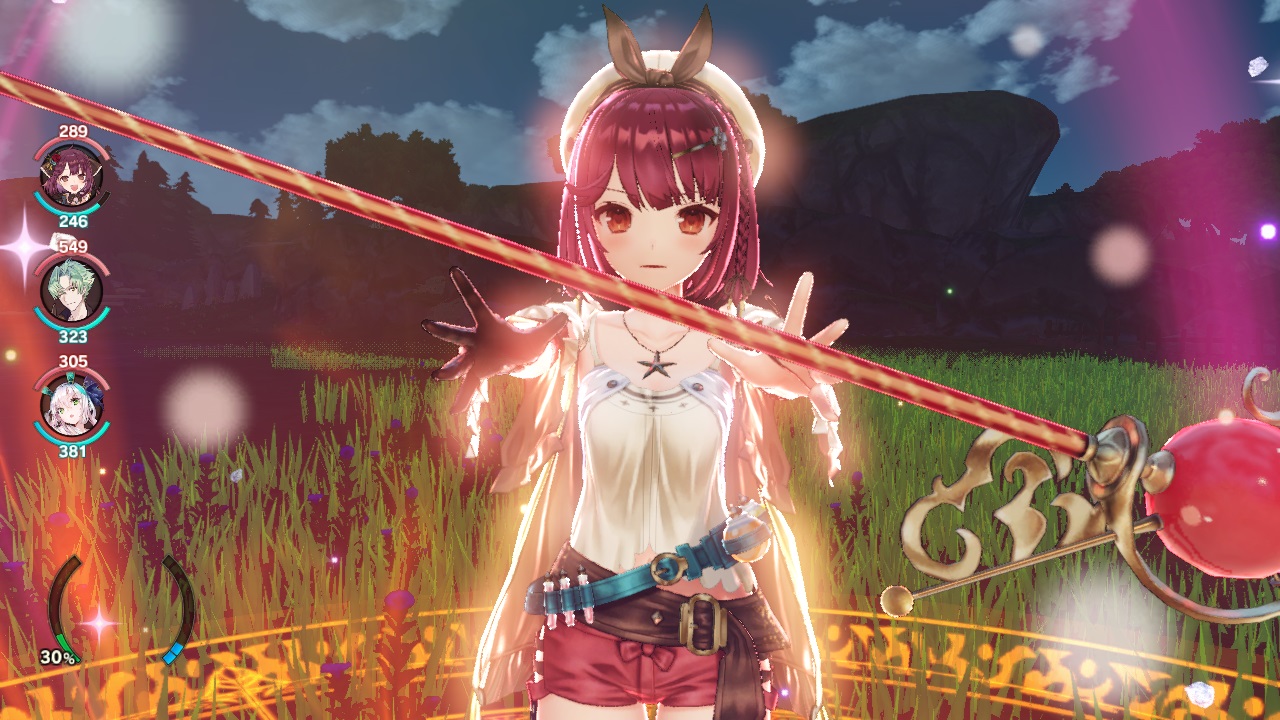Image resolution: width=1280 pixels, height=720 pixels.
Task: Click the blue gauge arc on the right
Action: tap(172, 652)
